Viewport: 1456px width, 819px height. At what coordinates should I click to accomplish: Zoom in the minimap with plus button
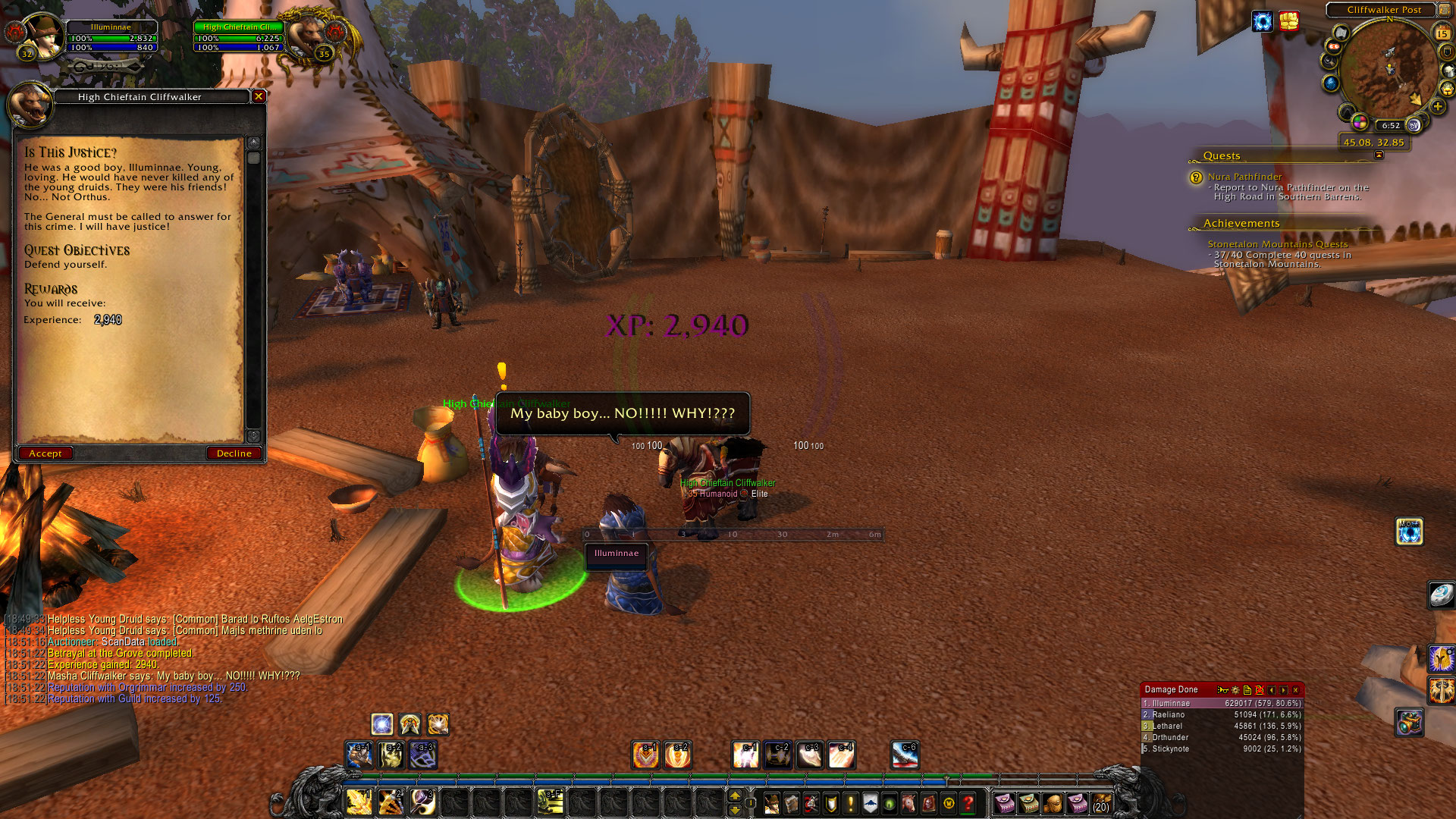point(1438,107)
